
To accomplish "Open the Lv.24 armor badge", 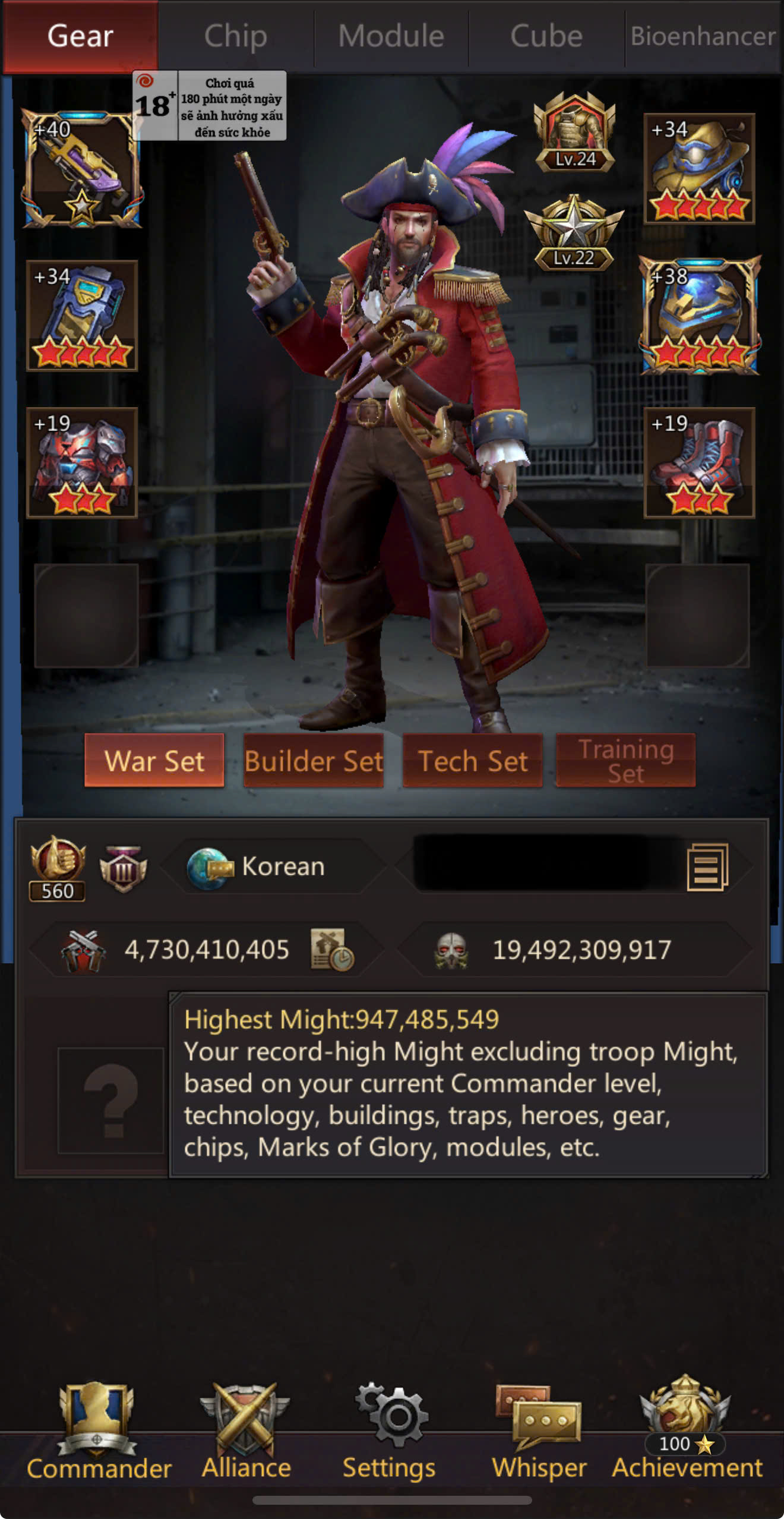I will click(574, 133).
